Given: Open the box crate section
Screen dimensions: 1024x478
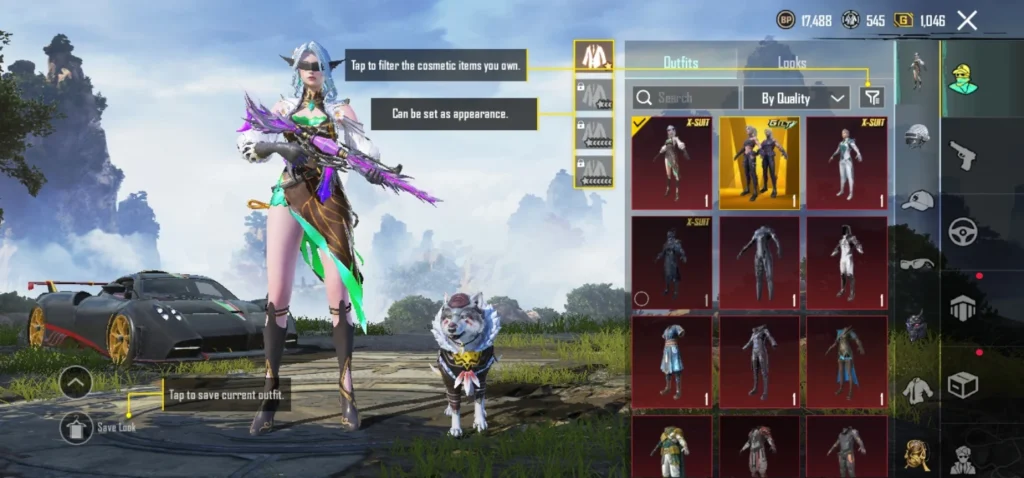Looking at the screenshot, I should coord(963,384).
